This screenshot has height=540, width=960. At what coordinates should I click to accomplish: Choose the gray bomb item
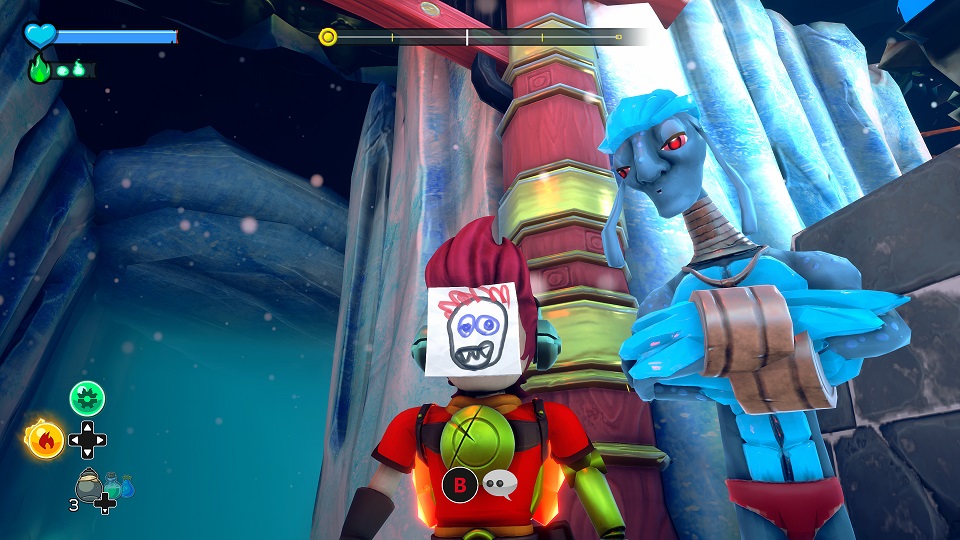pos(88,485)
